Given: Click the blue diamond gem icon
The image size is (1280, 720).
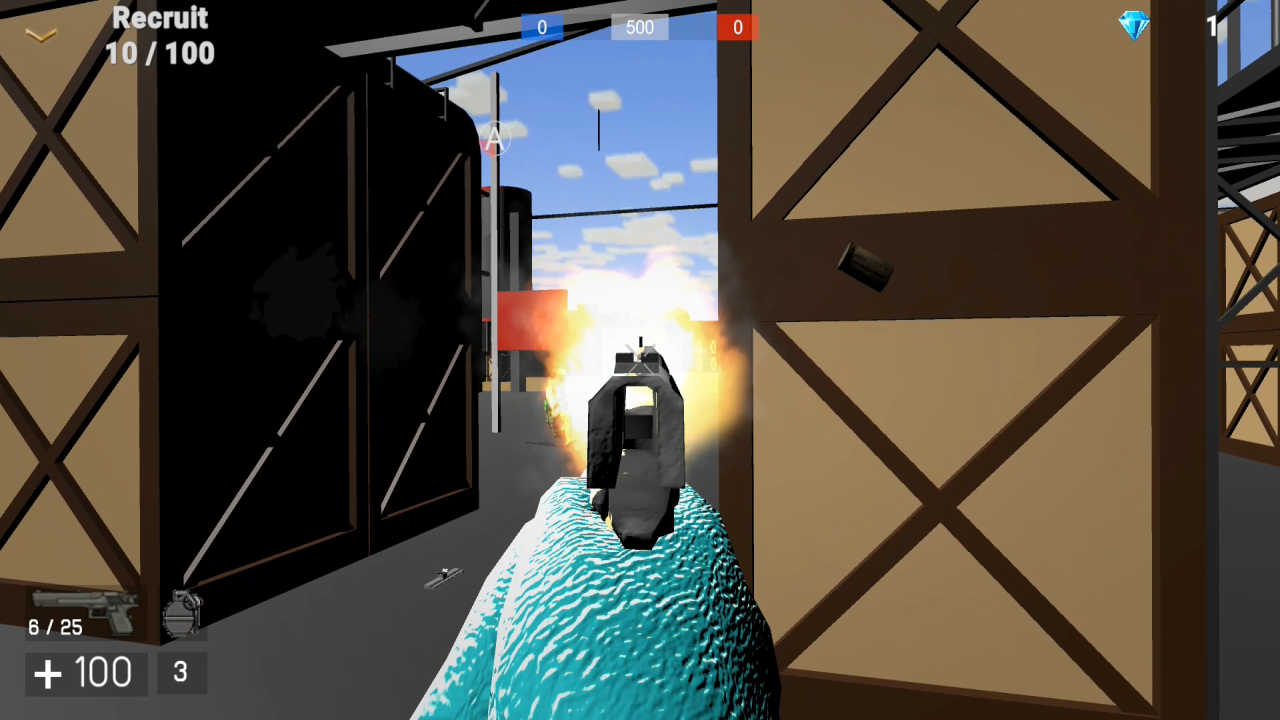Looking at the screenshot, I should coord(1135,26).
